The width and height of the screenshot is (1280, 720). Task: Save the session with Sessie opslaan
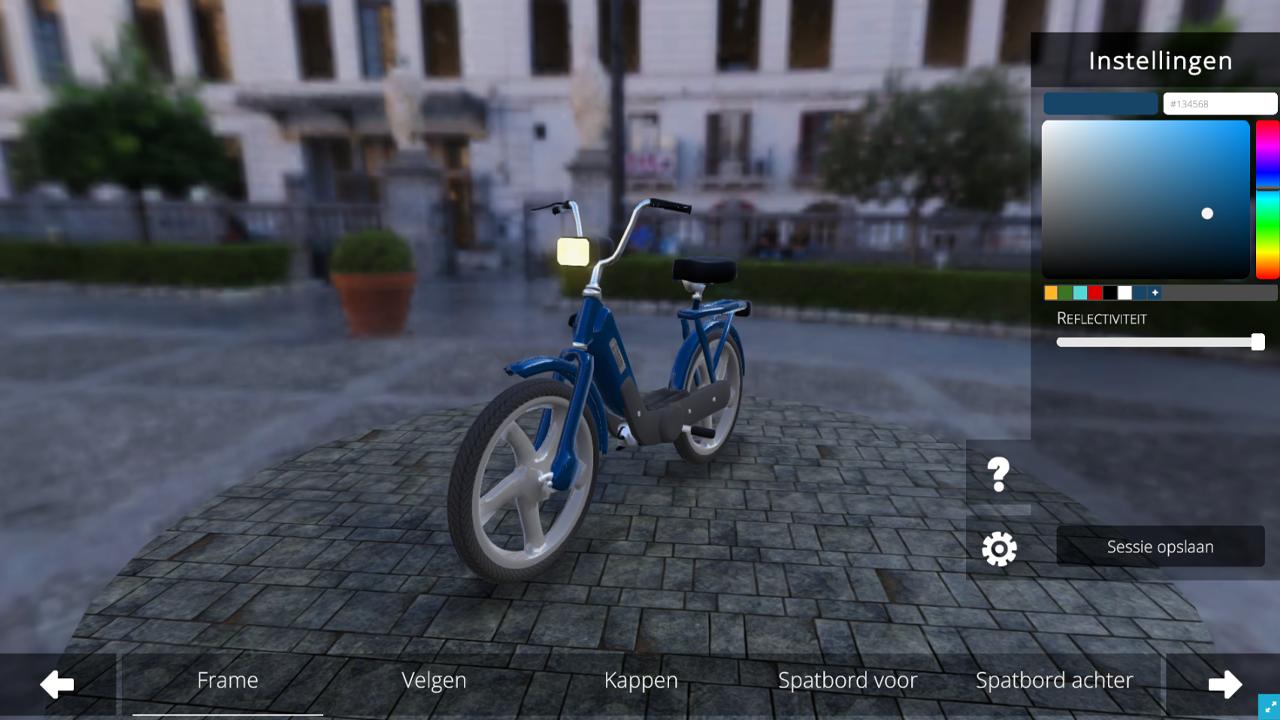[x=1160, y=547]
